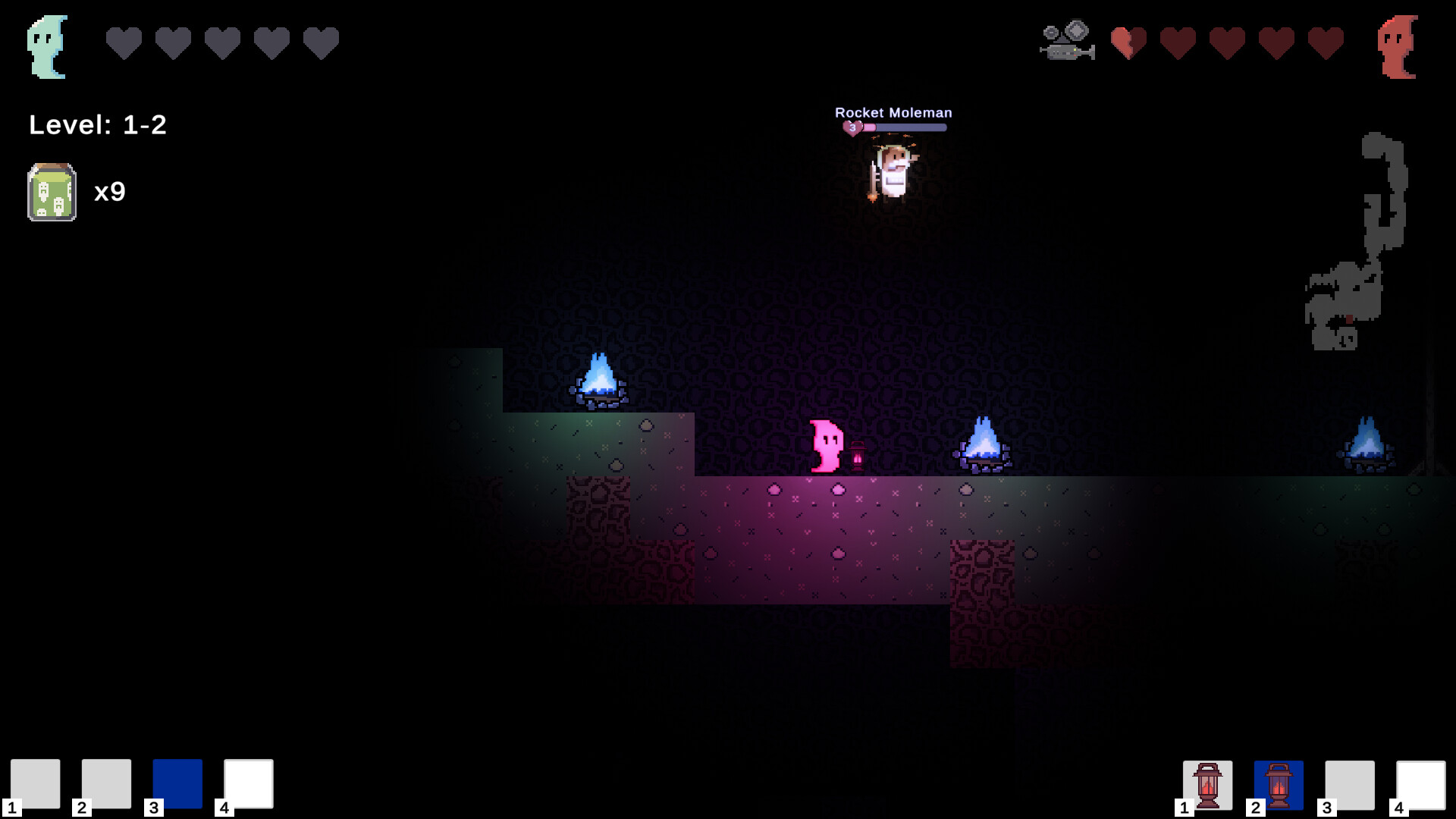The width and height of the screenshot is (1456, 819).
Task: Select the lantern in right hotbar slot 2
Action: coord(1278,784)
